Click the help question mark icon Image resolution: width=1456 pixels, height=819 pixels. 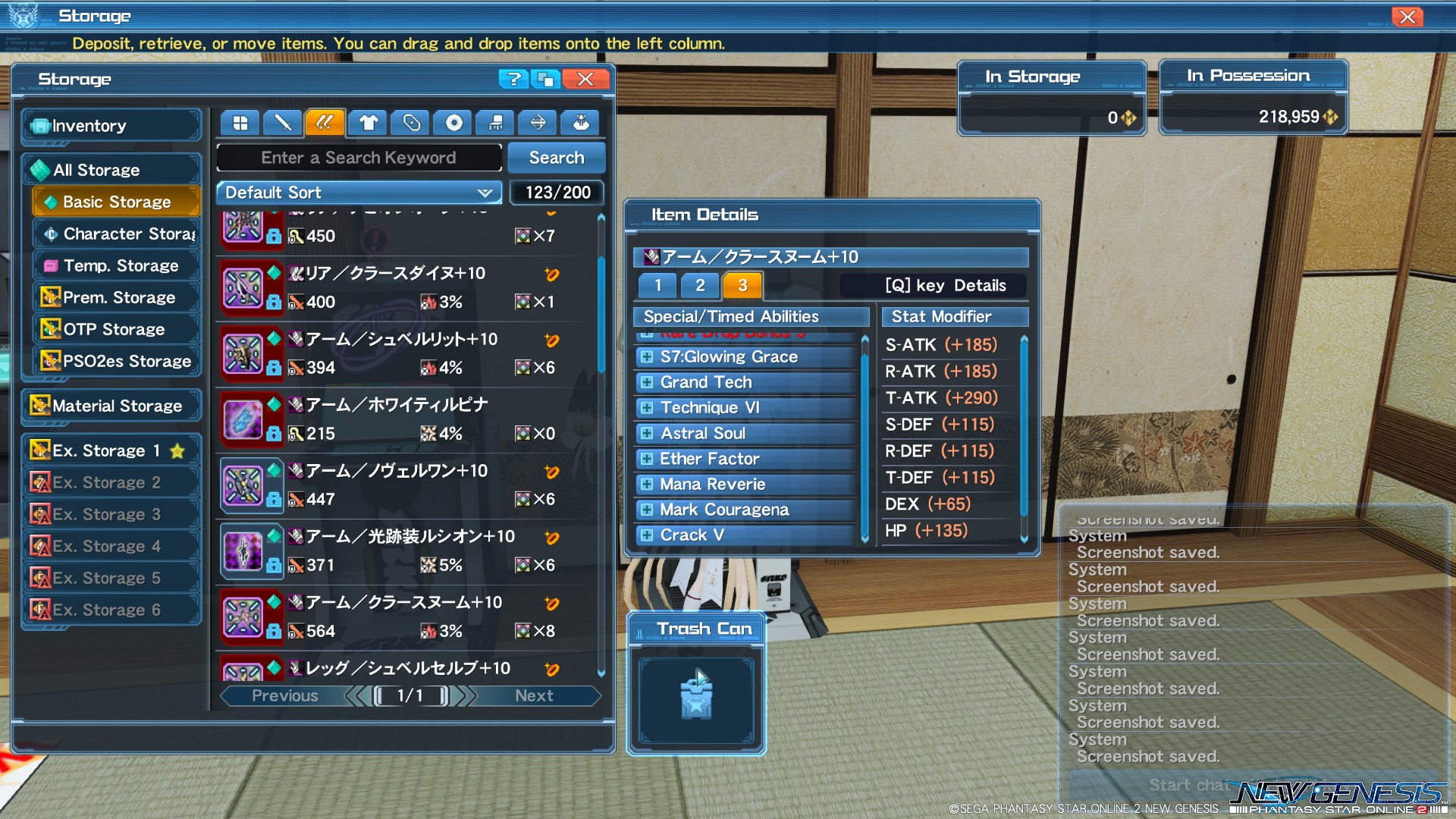point(513,78)
